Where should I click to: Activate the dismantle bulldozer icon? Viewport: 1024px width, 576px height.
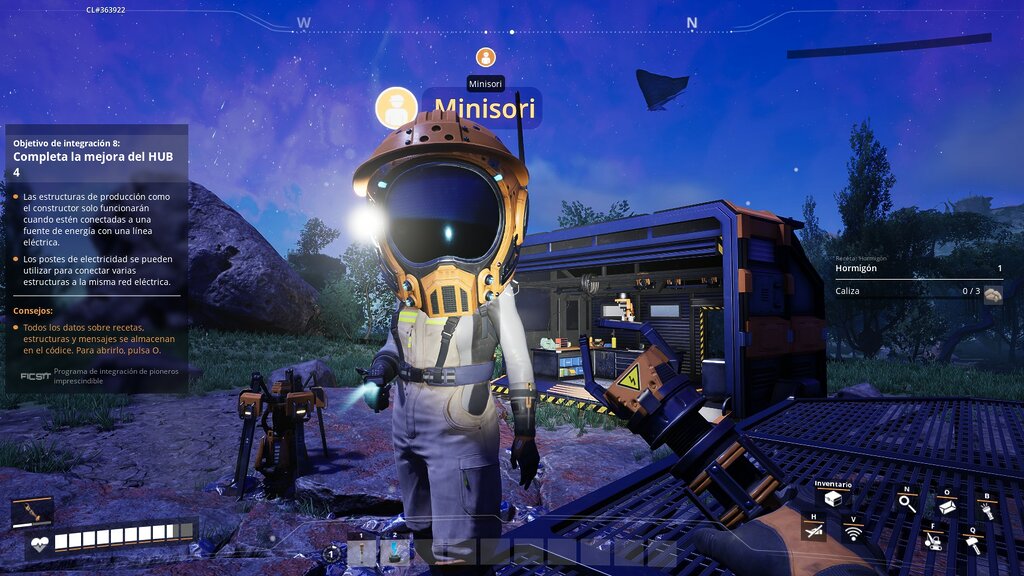[933, 541]
